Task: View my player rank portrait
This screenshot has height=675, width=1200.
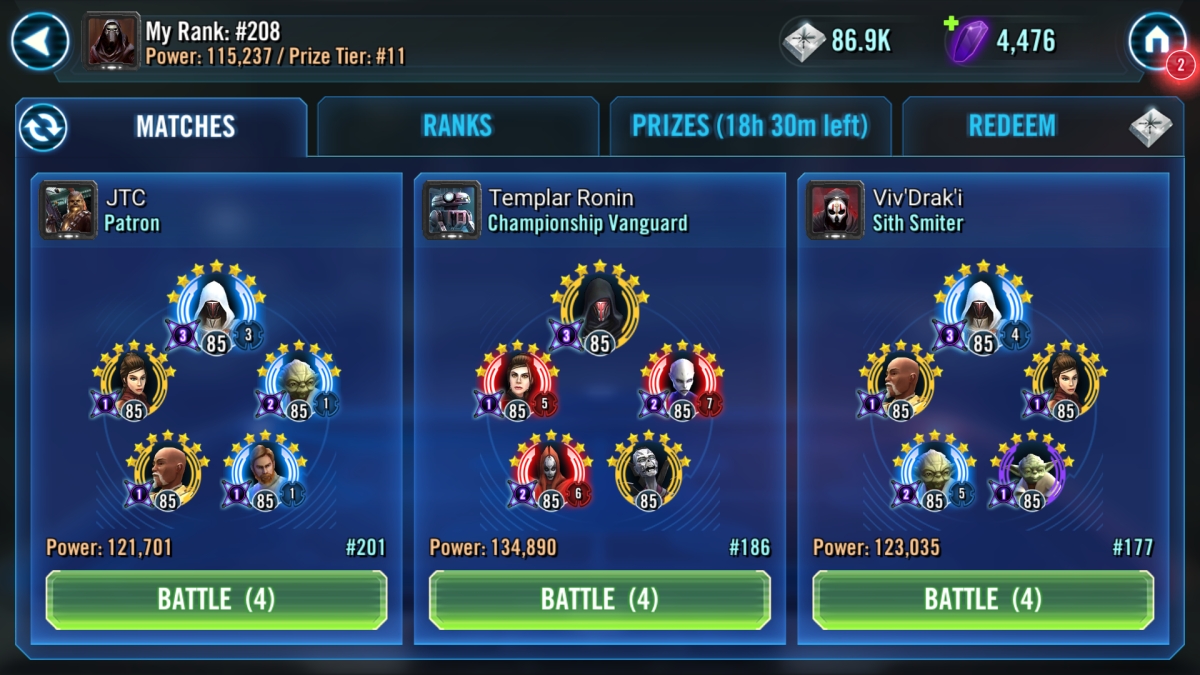Action: 112,41
